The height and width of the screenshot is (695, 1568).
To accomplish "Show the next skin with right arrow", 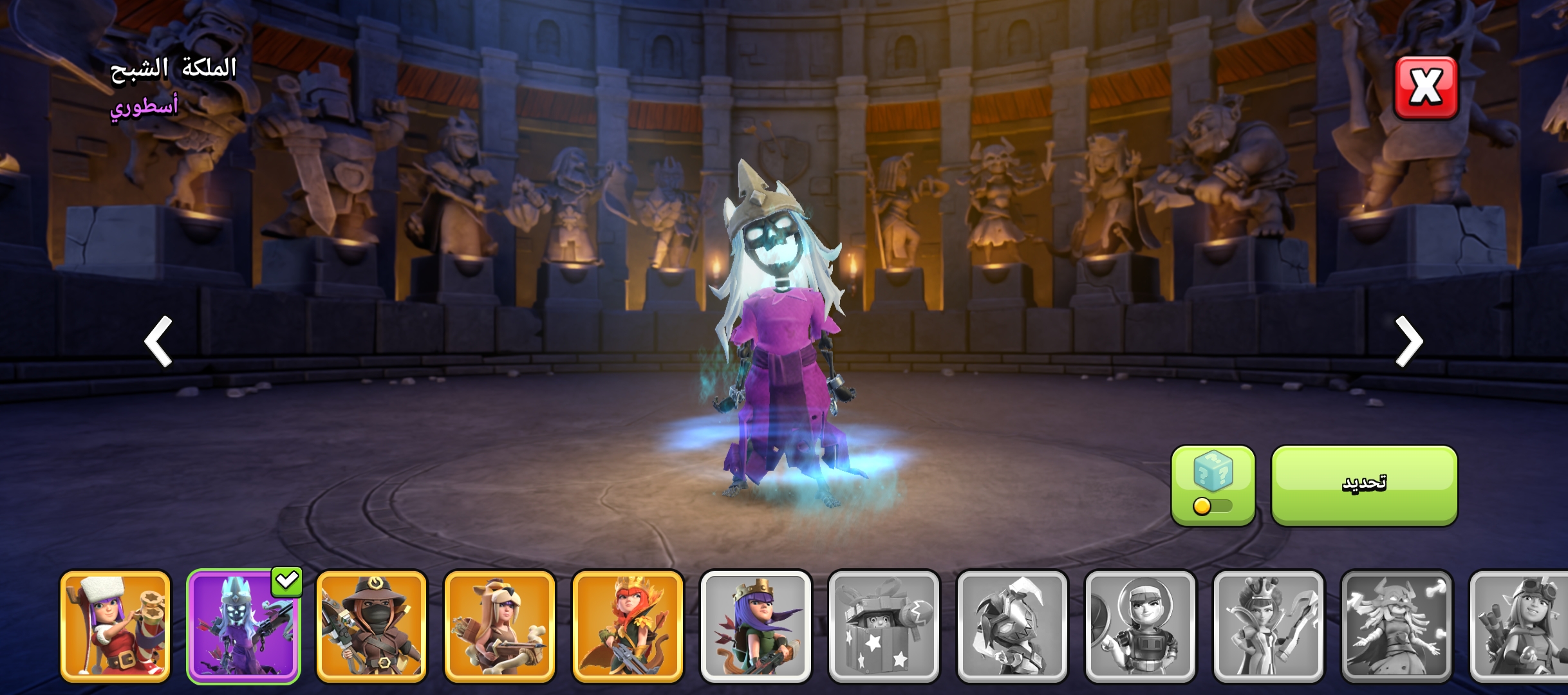I will point(1408,341).
